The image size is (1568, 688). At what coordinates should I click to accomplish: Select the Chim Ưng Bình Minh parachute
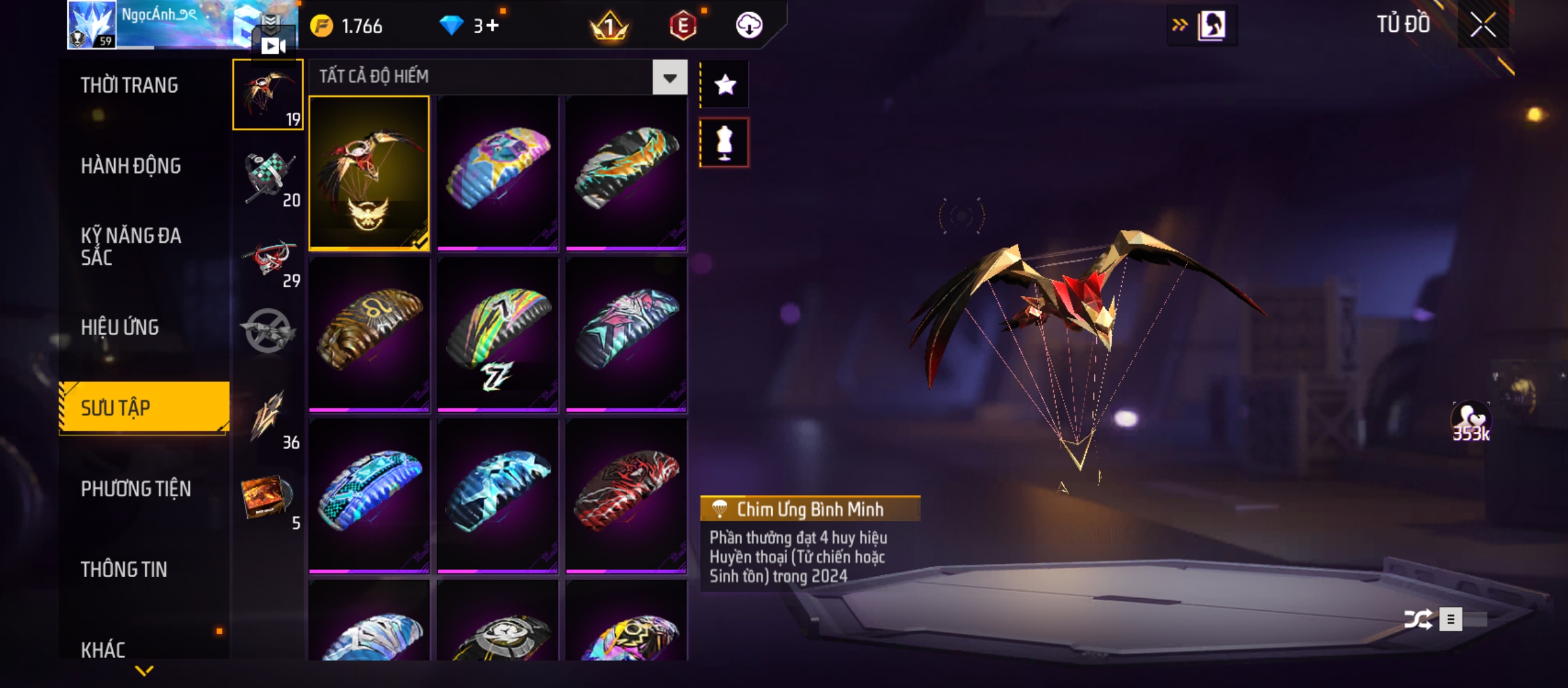click(369, 173)
